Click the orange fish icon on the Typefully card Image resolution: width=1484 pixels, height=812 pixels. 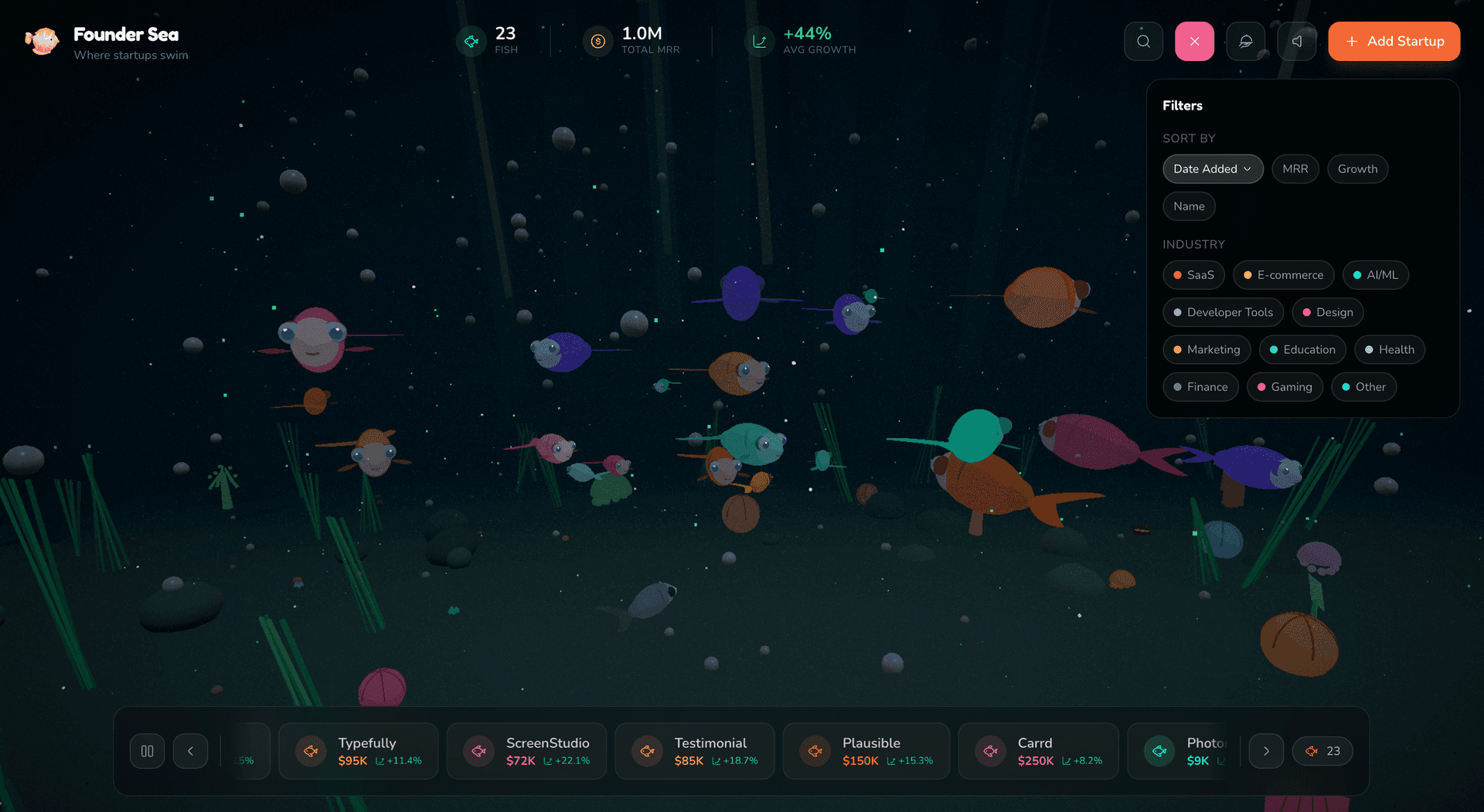click(x=311, y=750)
